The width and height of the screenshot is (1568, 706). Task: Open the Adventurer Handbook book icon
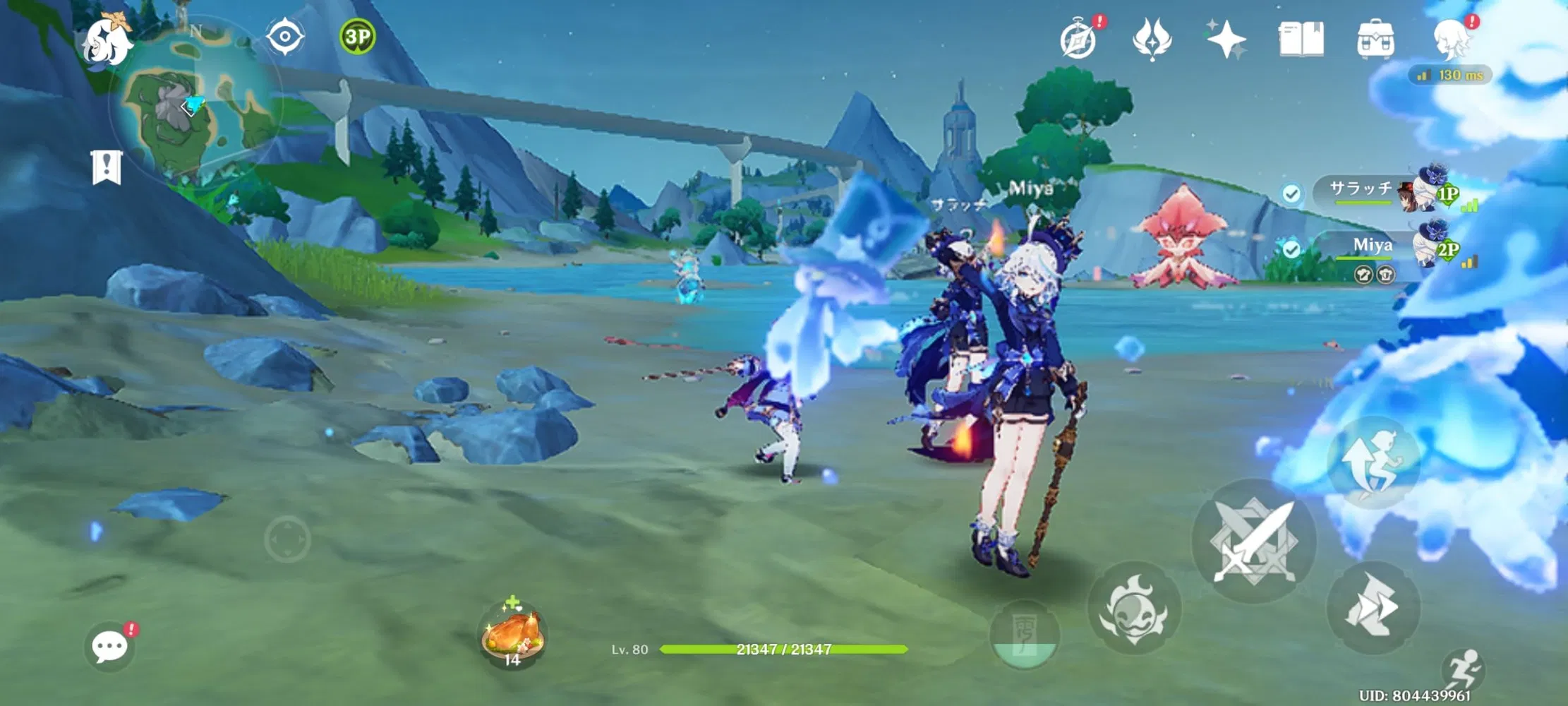[1302, 40]
